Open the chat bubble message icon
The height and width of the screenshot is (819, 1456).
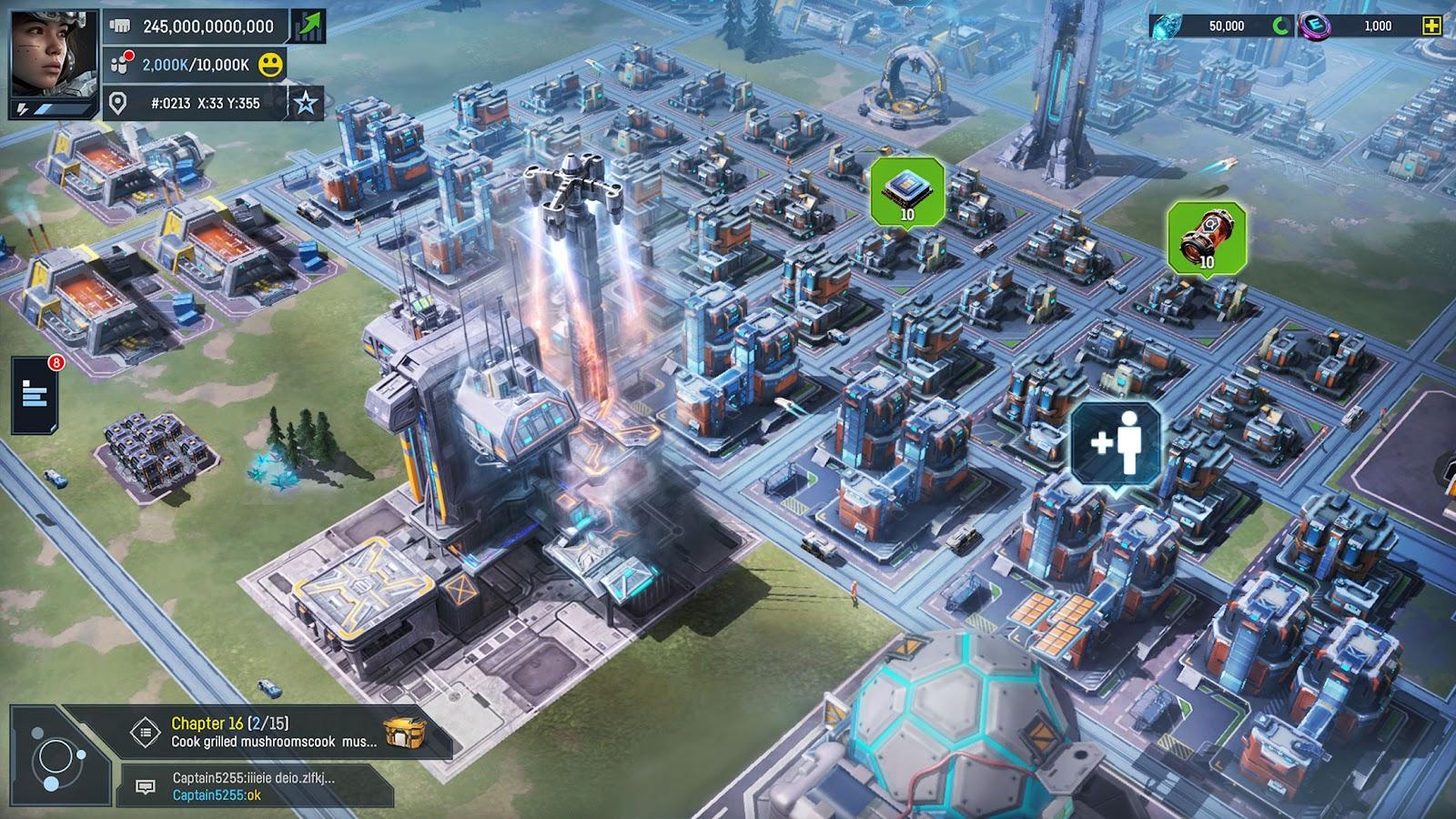click(146, 787)
